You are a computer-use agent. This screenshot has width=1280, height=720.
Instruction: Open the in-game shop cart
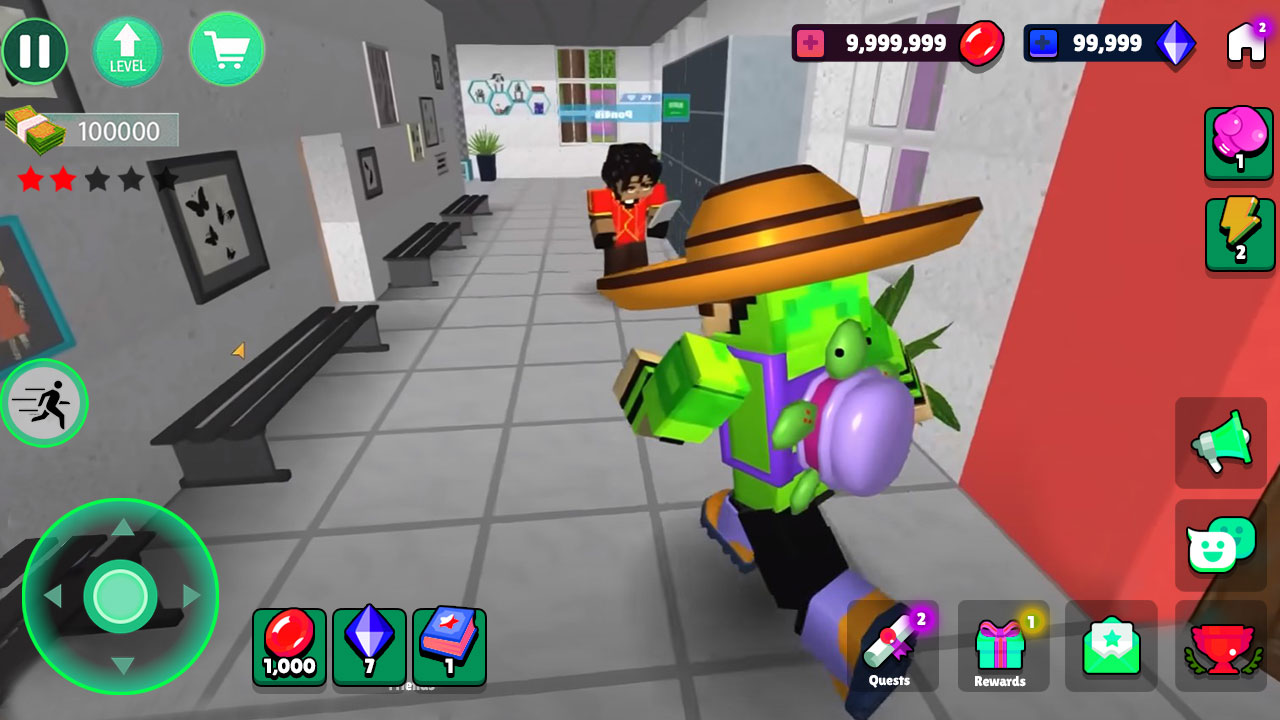pos(227,50)
